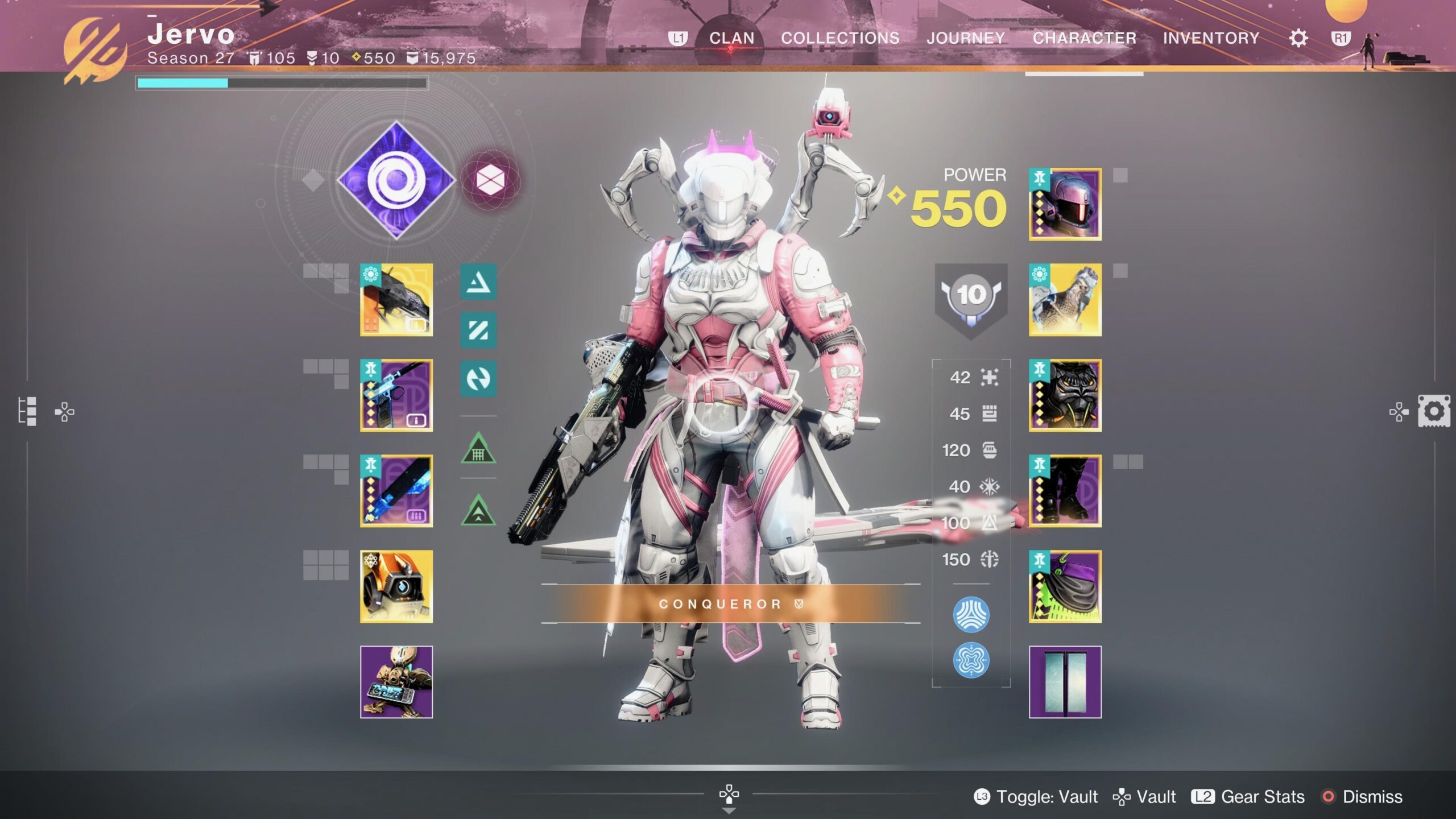Select the green and purple class item
The width and height of the screenshot is (1456, 819).
pyautogui.click(x=1065, y=586)
